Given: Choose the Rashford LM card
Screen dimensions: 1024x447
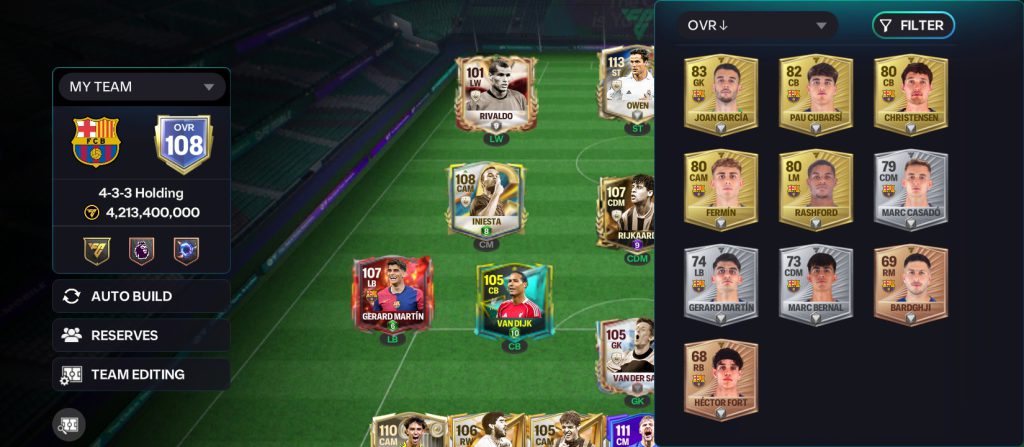Looking at the screenshot, I should tap(816, 189).
